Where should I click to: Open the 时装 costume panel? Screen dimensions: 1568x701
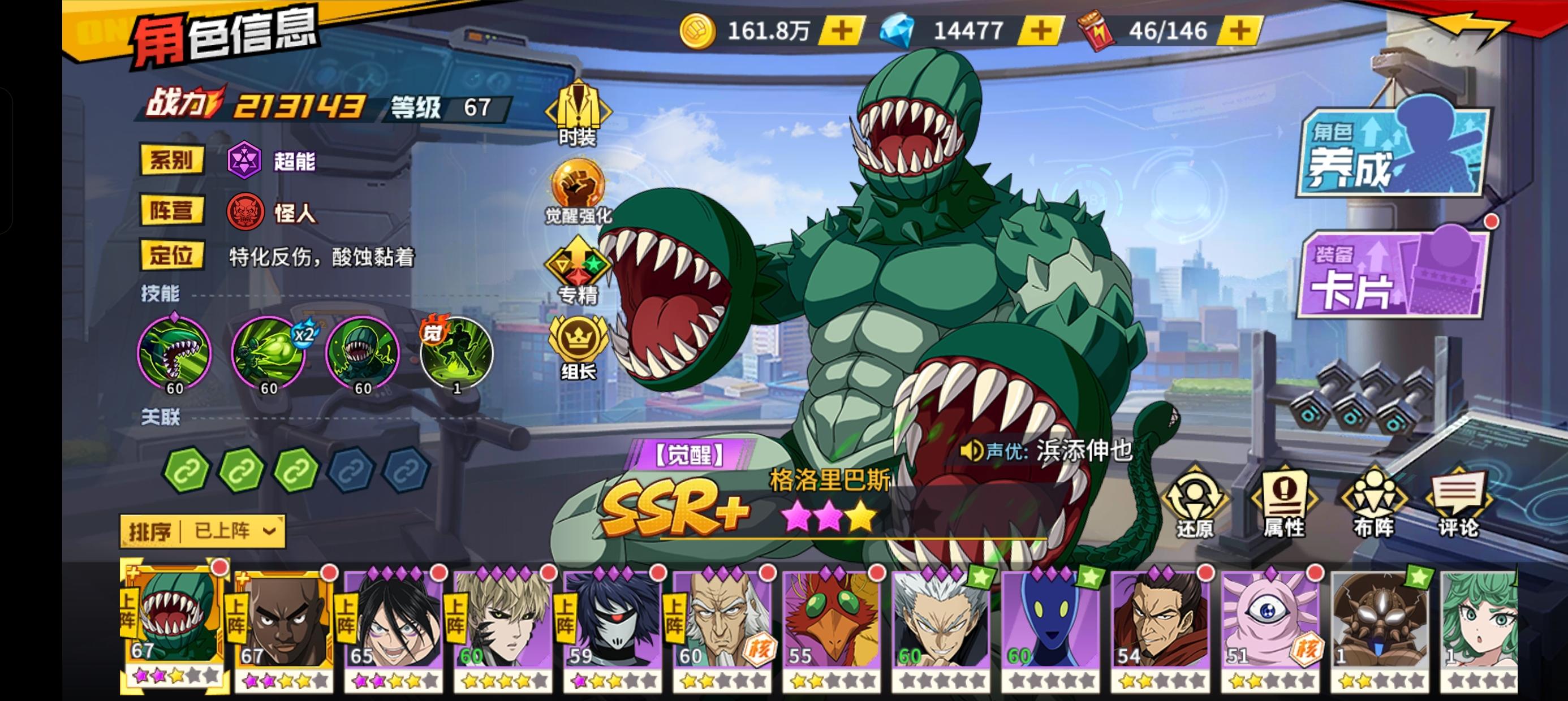coord(579,112)
